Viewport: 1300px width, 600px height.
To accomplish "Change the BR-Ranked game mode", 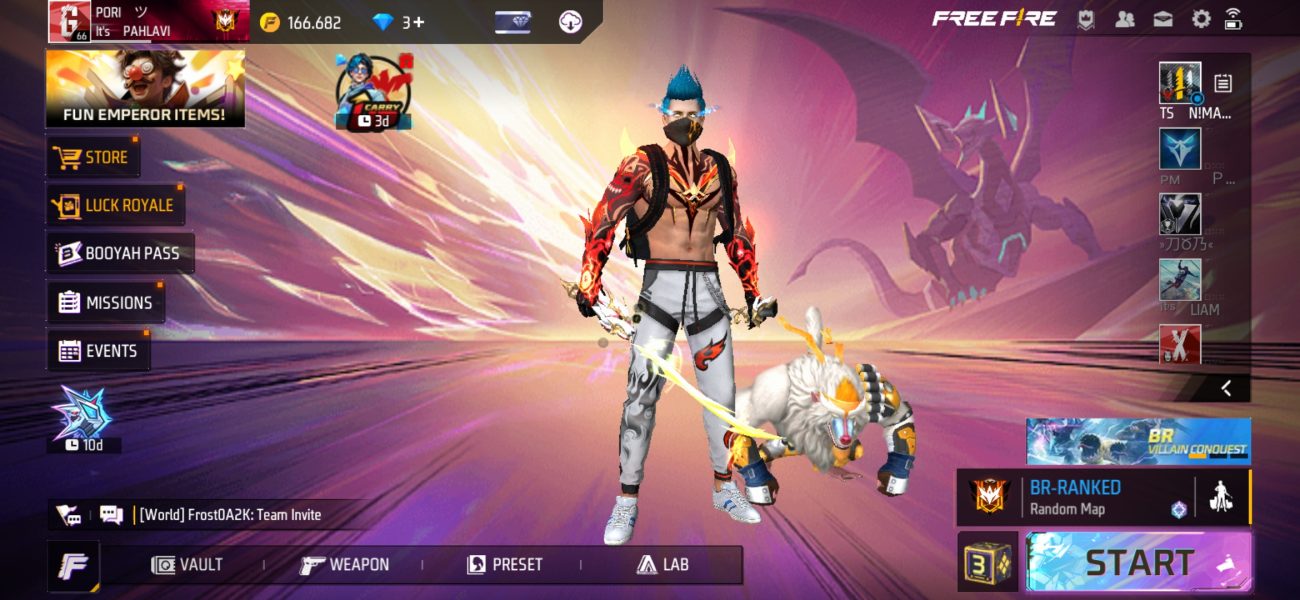I will click(x=1075, y=497).
